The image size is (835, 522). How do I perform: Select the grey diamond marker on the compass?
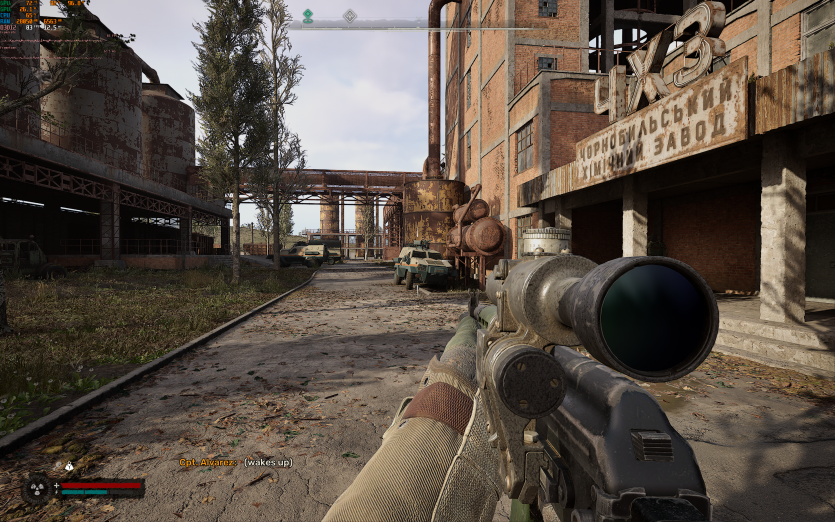tap(349, 15)
